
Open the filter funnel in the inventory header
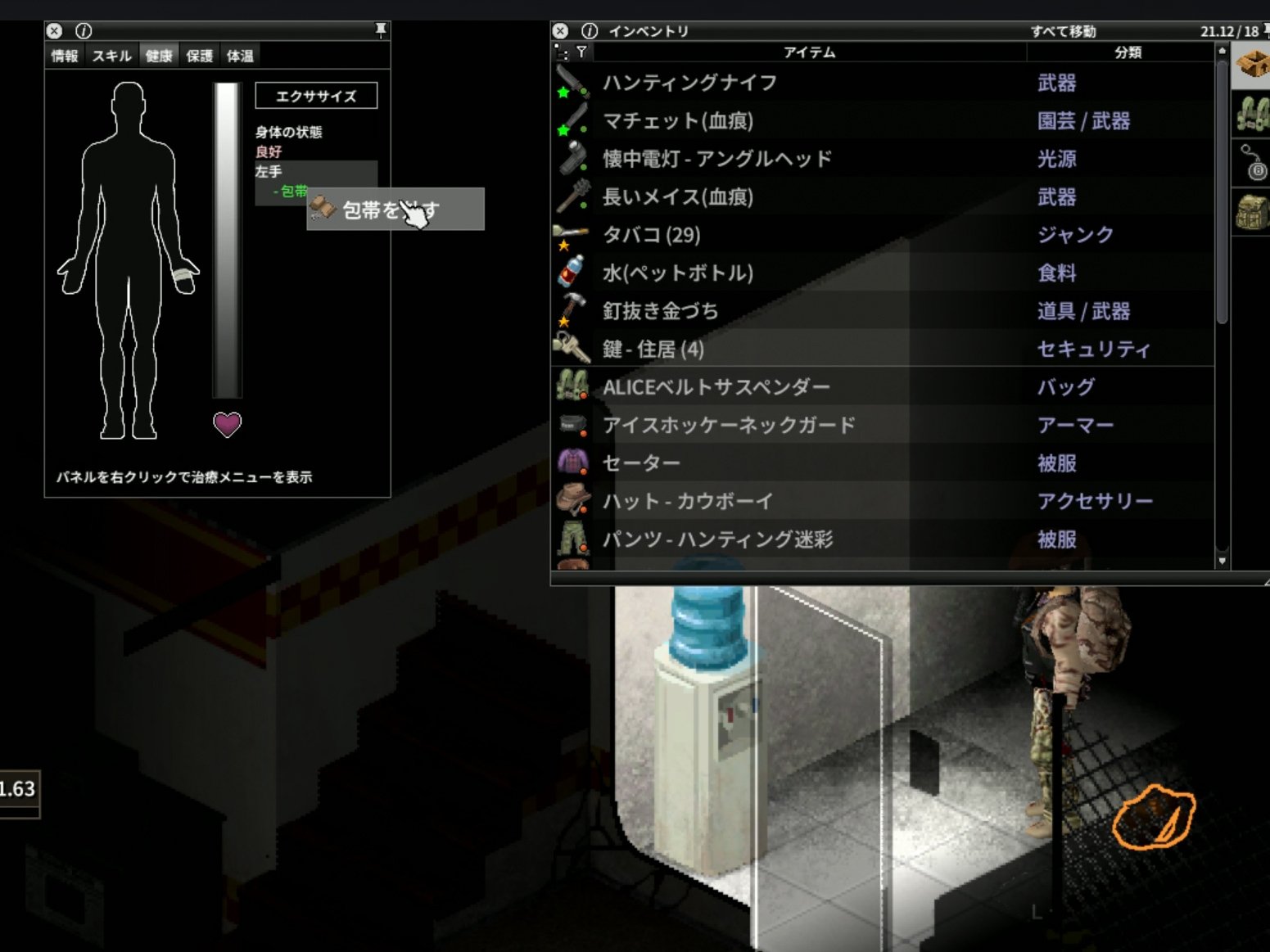[x=581, y=52]
